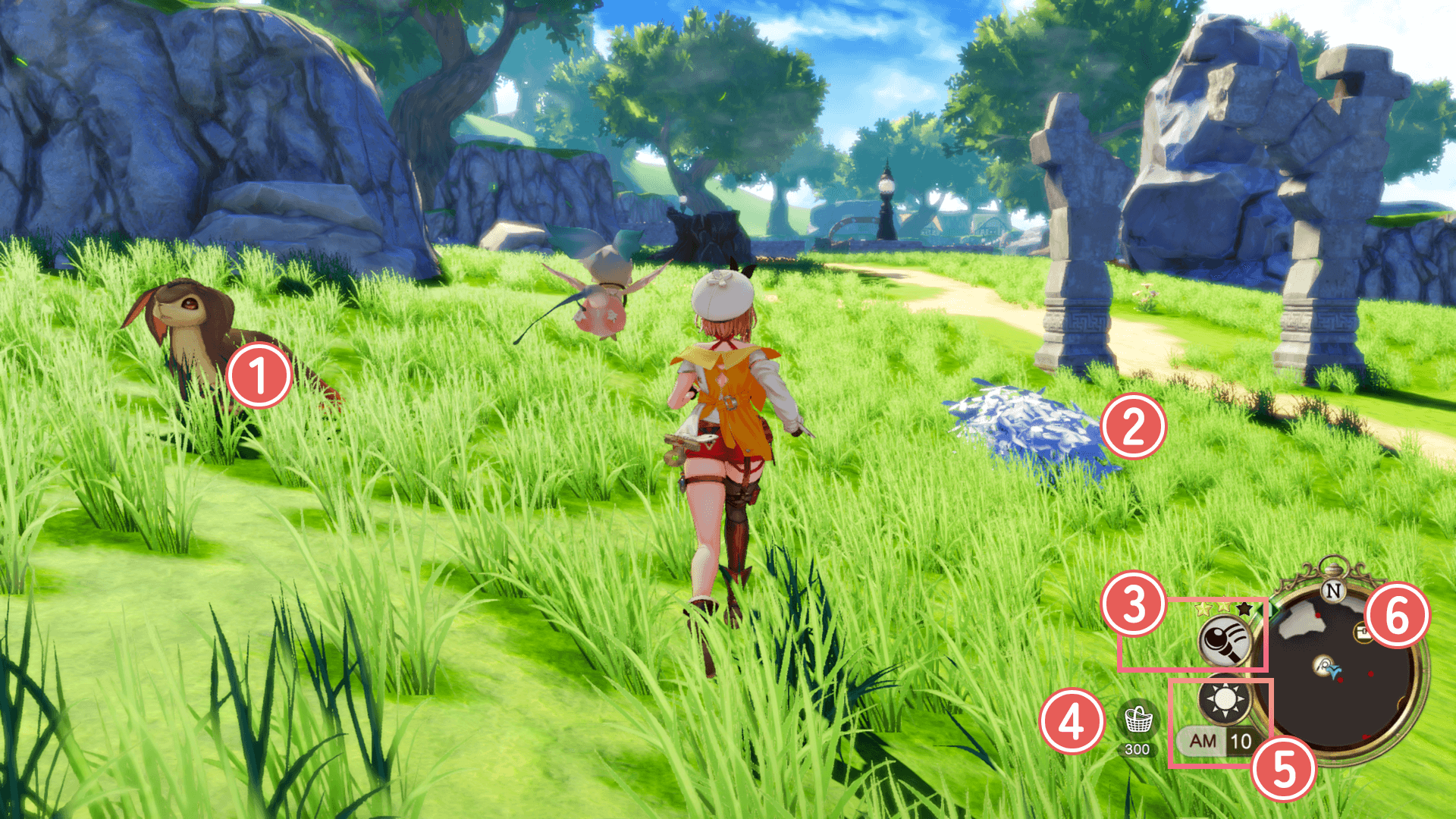Click the N compass marker on minimap
This screenshot has width=1456, height=819.
pyautogui.click(x=1333, y=591)
